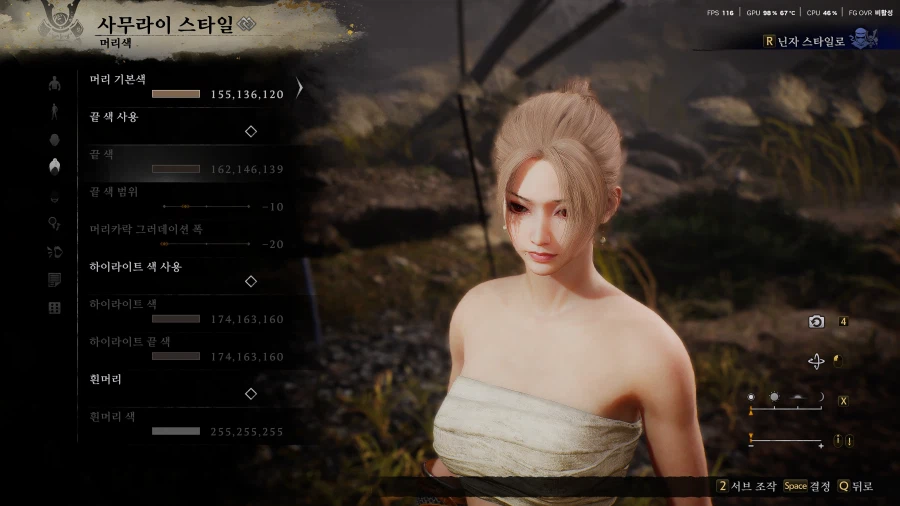Open the 155,136,120 base hair color swatch
Image resolution: width=900 pixels, height=506 pixels.
pos(176,94)
